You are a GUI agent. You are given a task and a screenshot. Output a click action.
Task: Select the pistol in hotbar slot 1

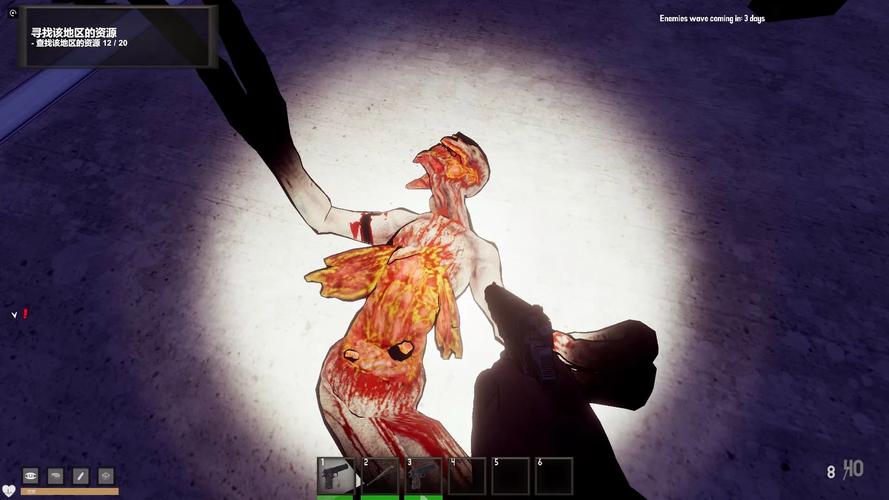tap(337, 476)
